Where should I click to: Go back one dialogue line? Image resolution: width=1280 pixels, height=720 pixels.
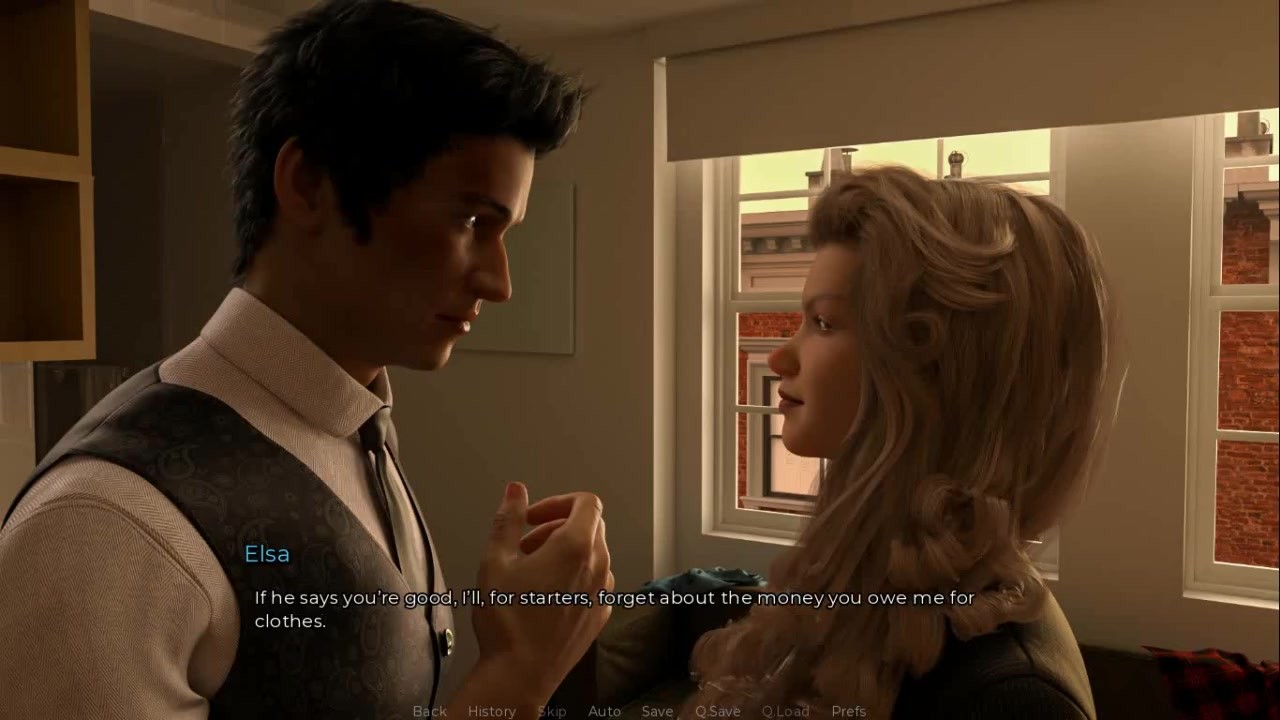pyautogui.click(x=430, y=711)
